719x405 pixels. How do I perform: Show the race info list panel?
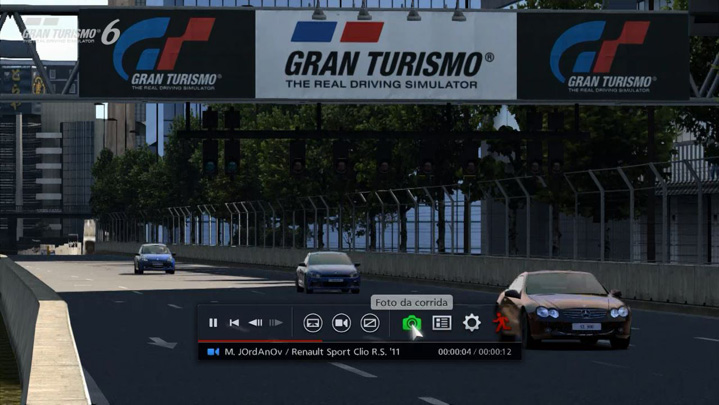(x=441, y=323)
